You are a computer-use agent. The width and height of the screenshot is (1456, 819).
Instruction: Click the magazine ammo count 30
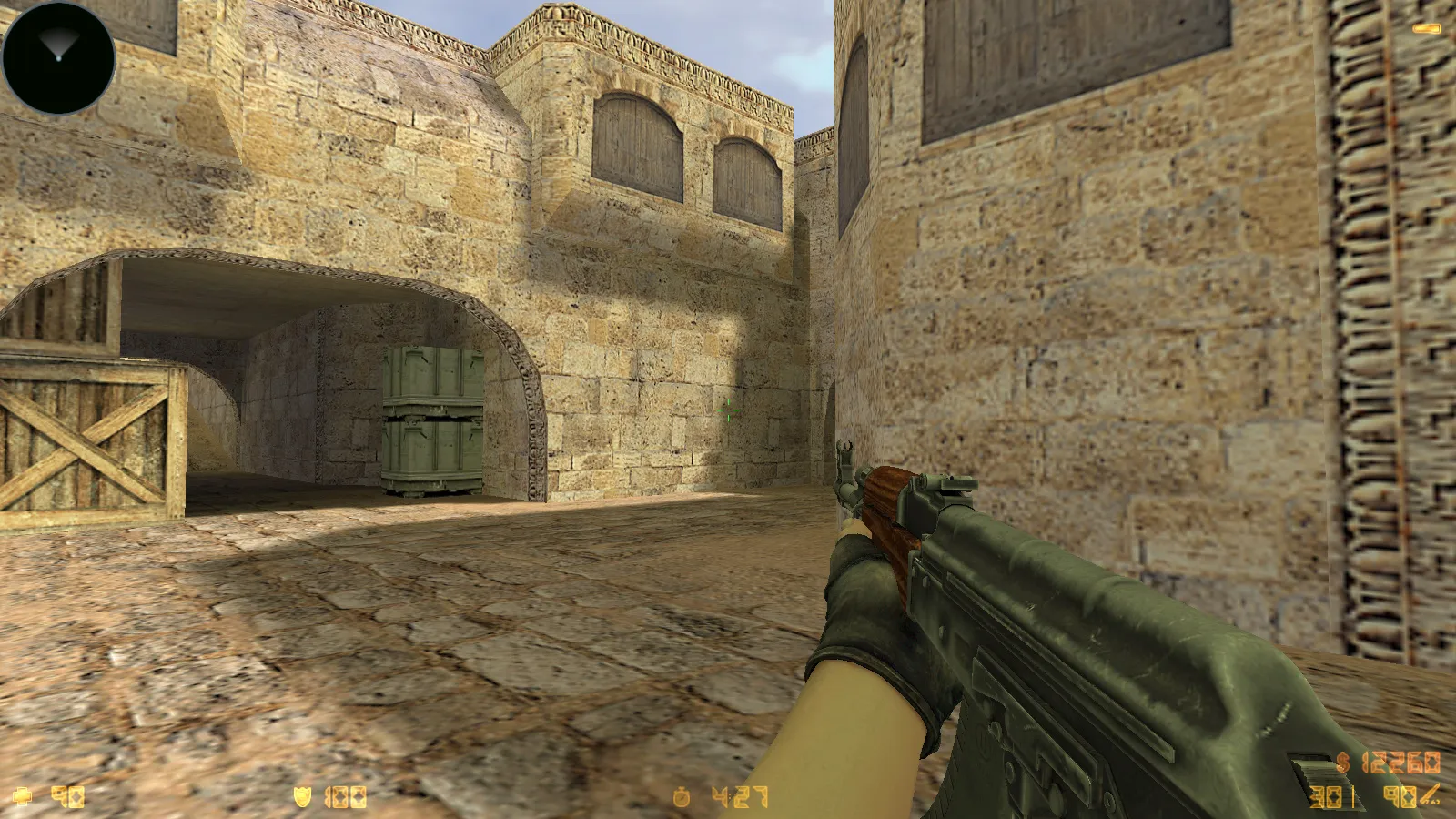pos(1325,797)
